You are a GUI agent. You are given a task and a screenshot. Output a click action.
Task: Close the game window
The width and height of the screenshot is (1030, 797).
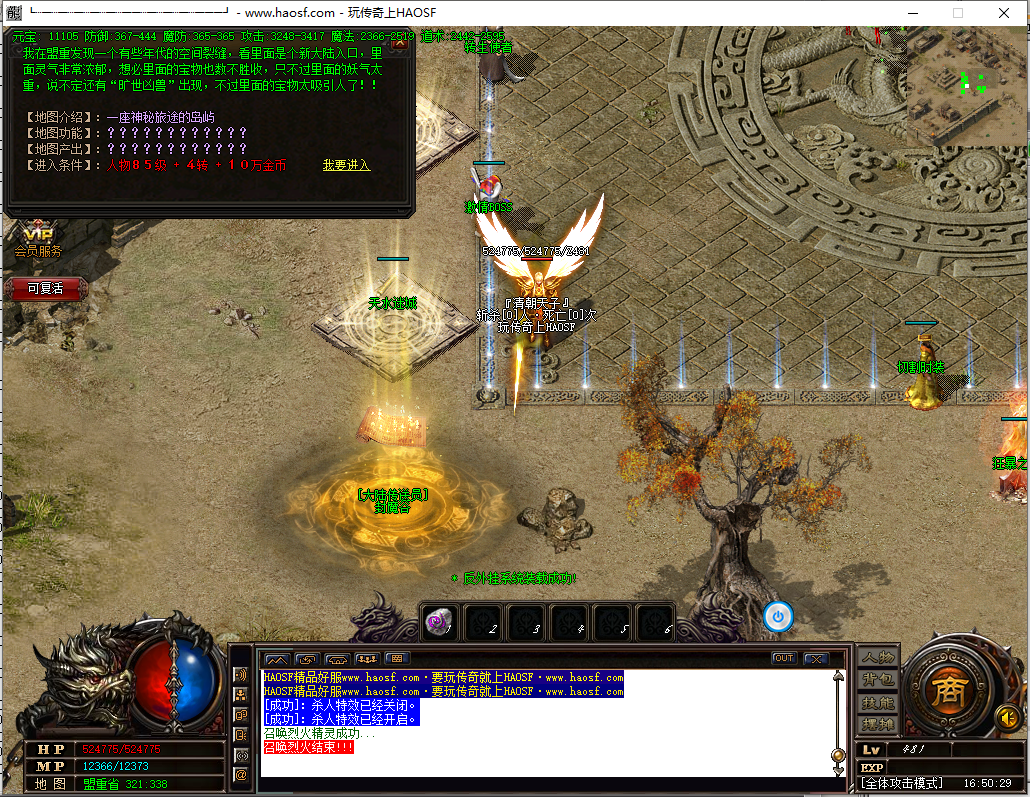pyautogui.click(x=1004, y=13)
